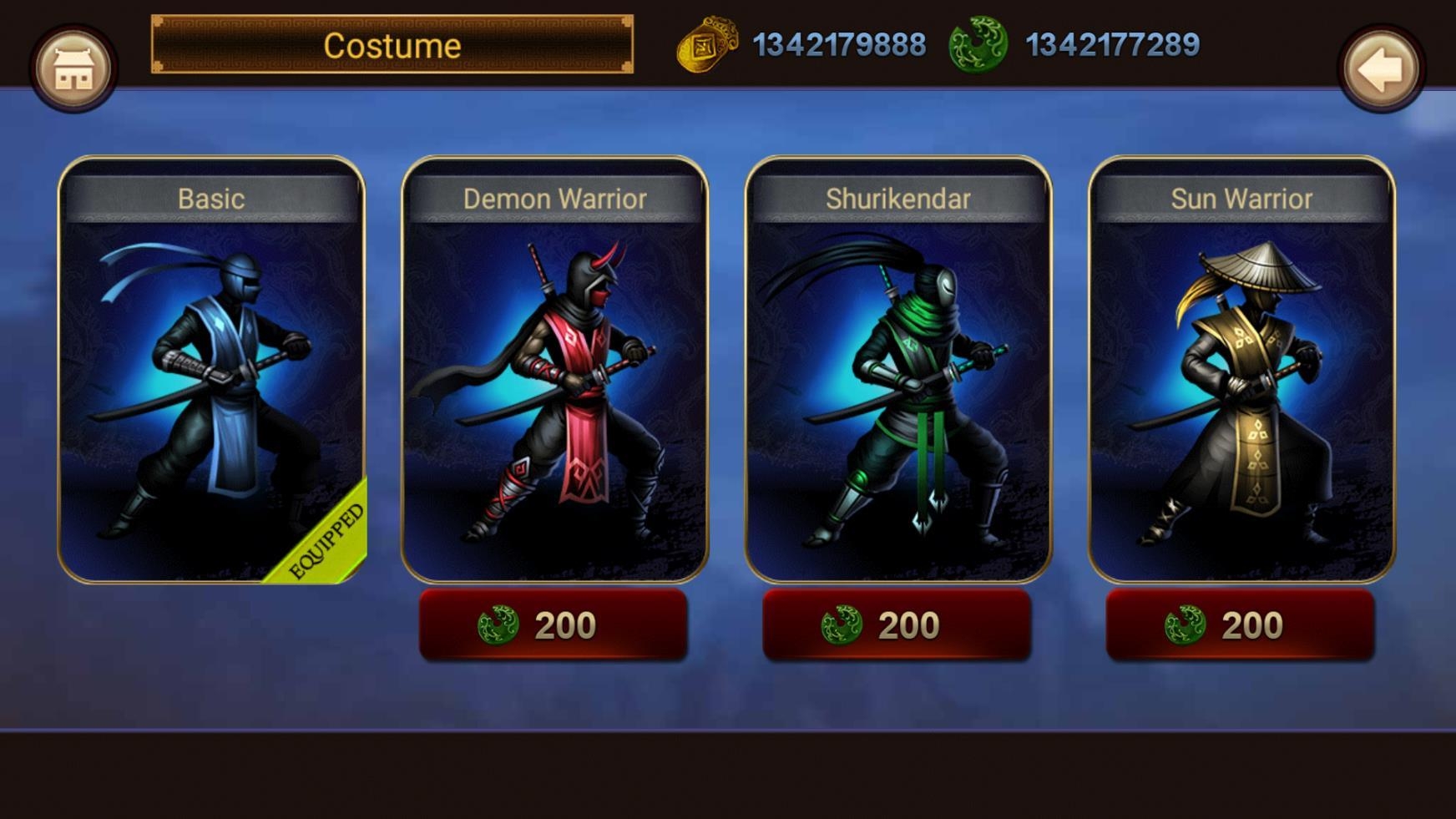Click the back arrow button

(x=1381, y=68)
